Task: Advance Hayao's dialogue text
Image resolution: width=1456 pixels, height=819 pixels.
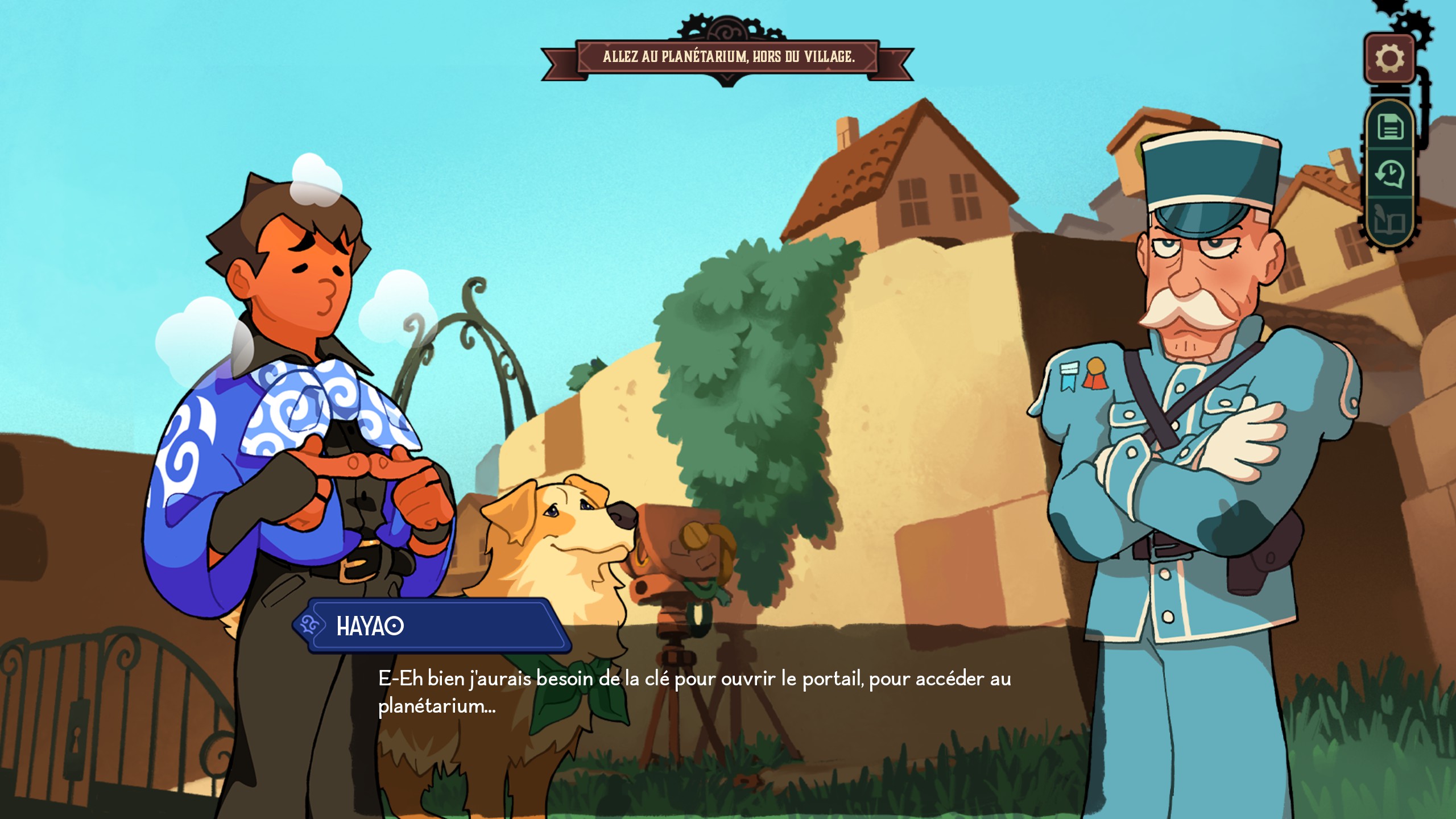Action: point(694,692)
